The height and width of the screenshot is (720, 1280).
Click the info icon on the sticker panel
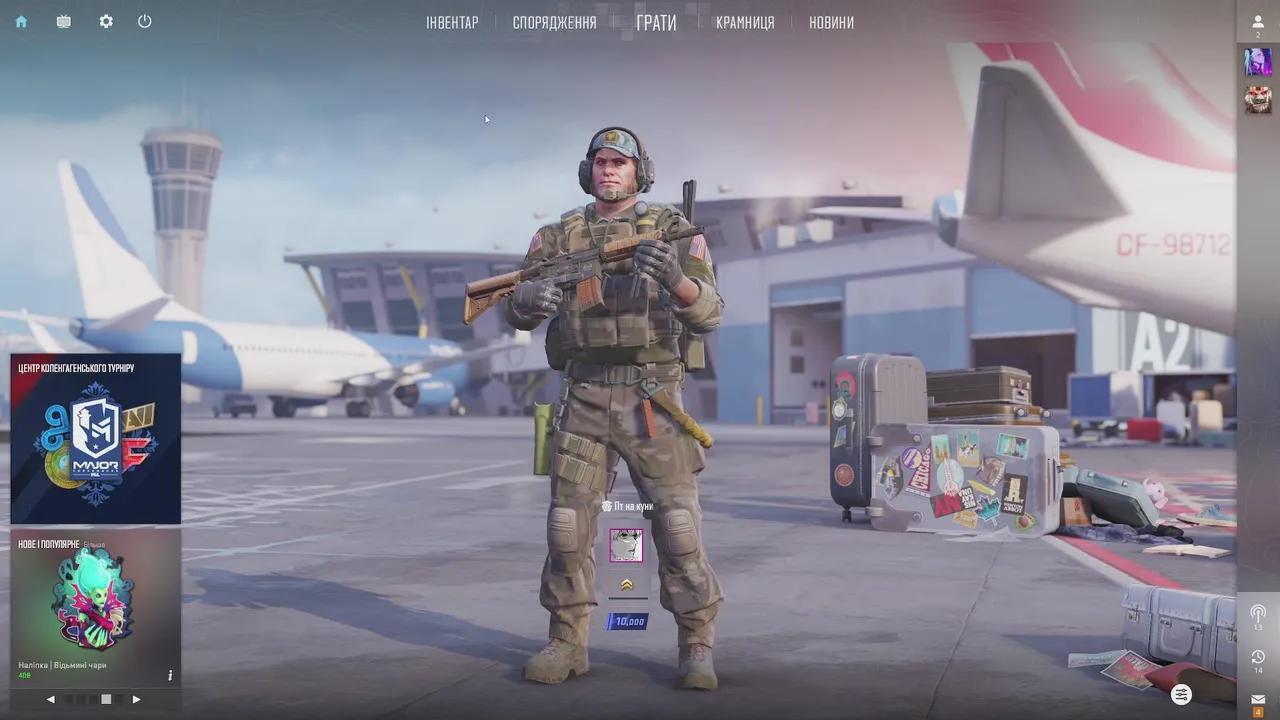(x=170, y=674)
